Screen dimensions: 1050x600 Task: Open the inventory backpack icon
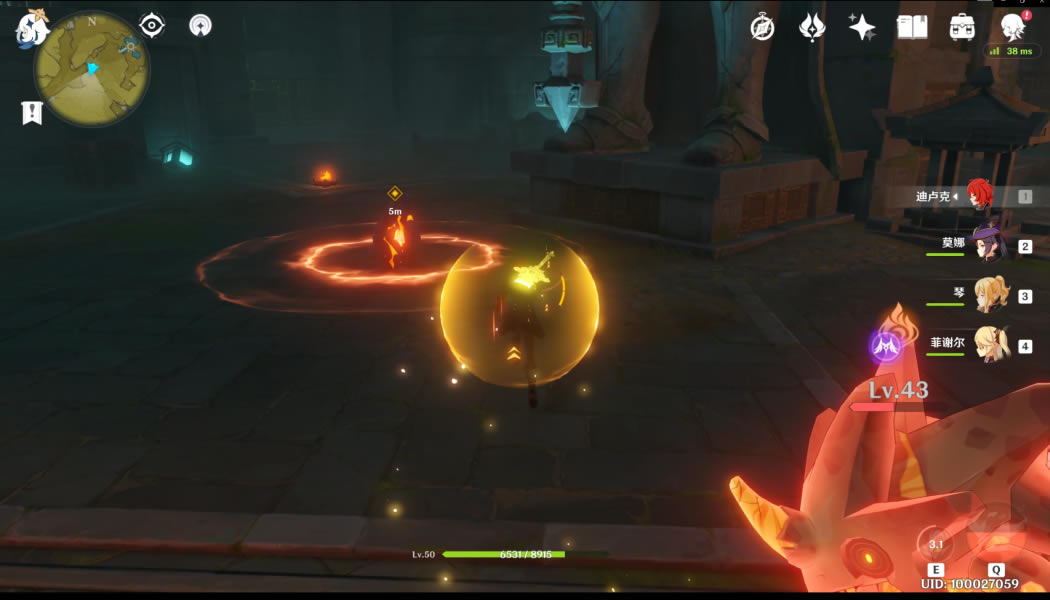962,27
